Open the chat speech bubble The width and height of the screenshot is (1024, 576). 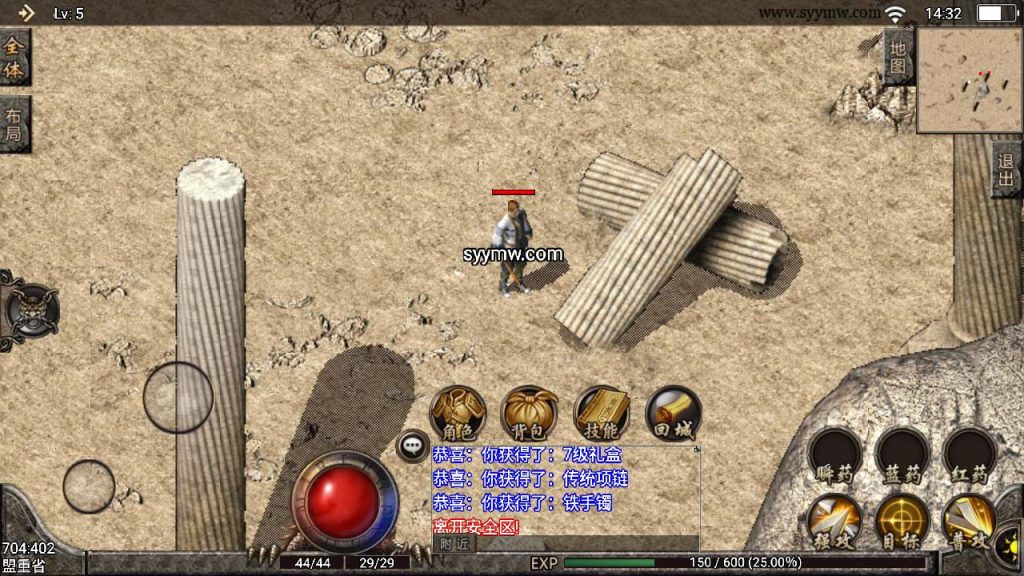click(x=412, y=446)
